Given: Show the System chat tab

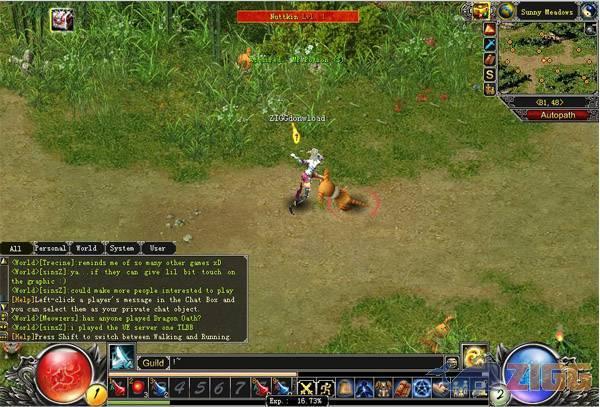Looking at the screenshot, I should (122, 247).
